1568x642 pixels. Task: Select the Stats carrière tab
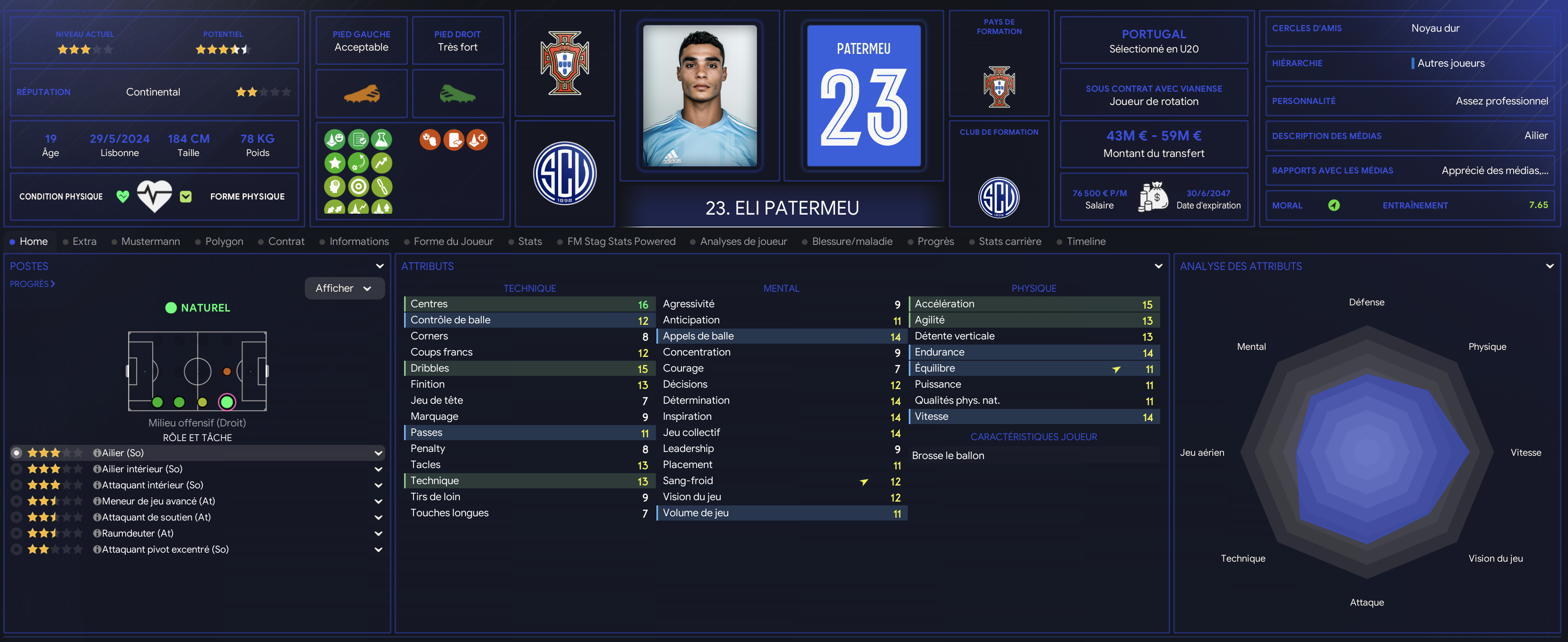point(1009,241)
